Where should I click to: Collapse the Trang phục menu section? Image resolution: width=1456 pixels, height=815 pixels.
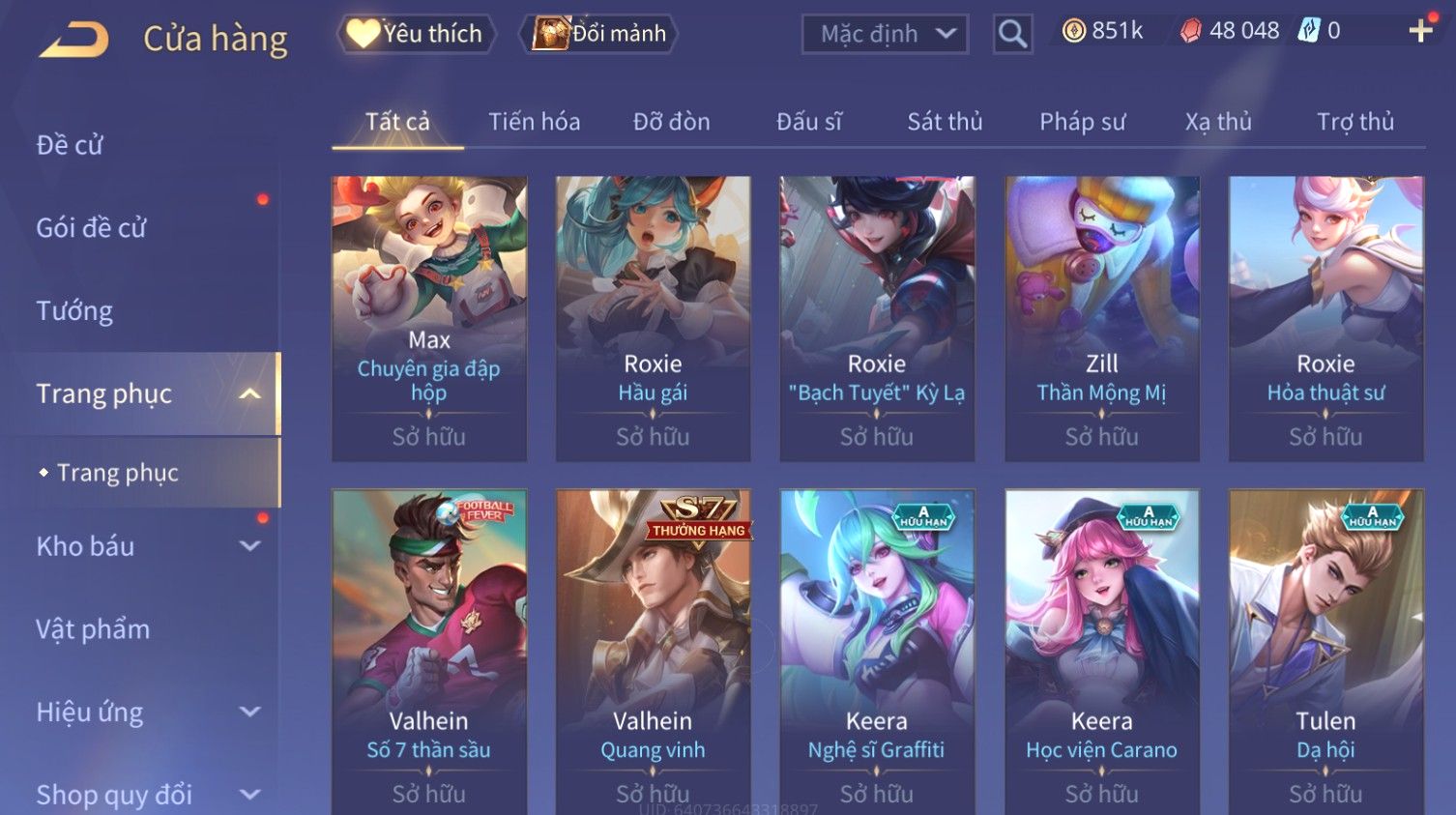coord(249,394)
